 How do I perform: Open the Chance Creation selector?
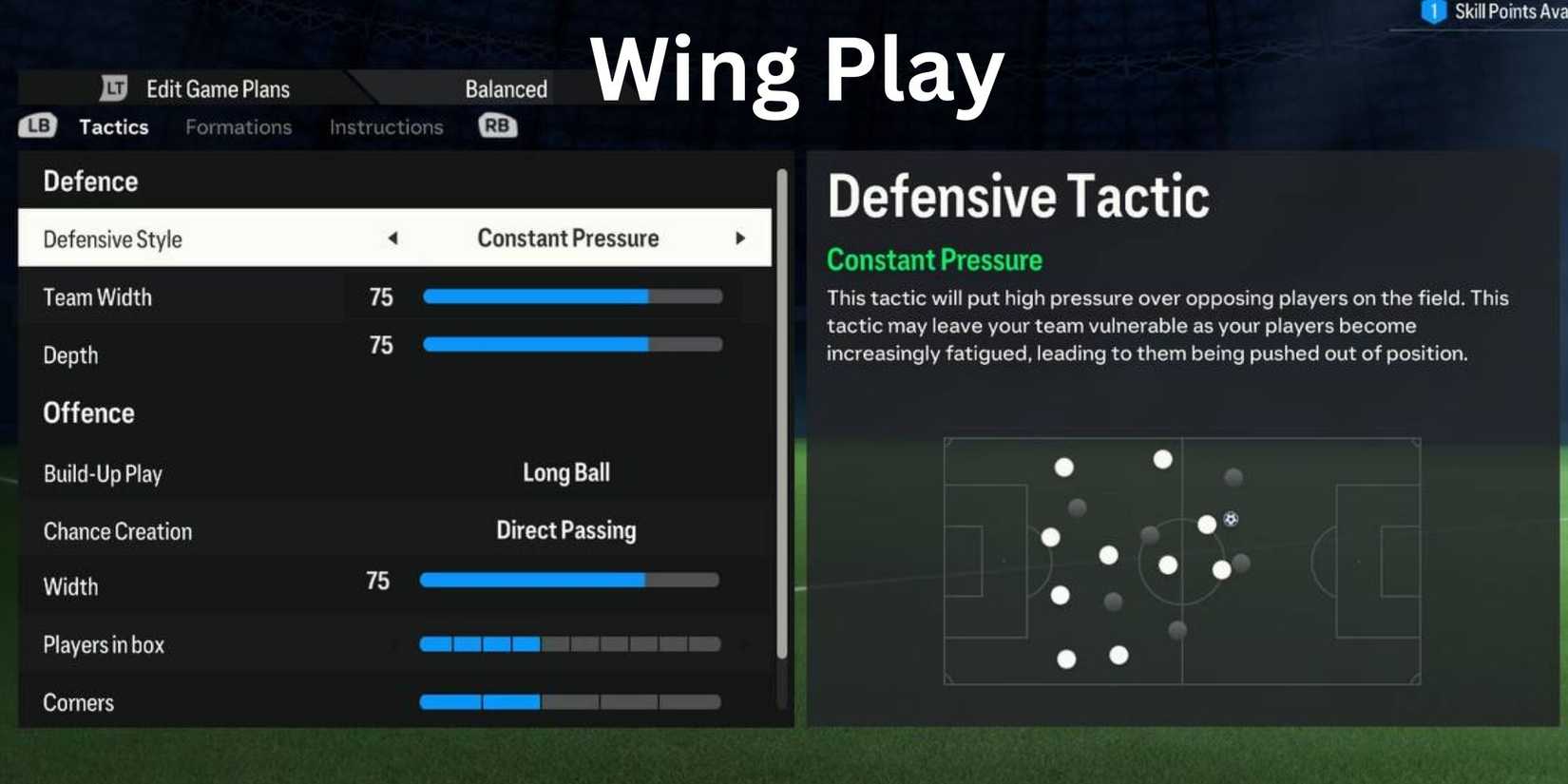tap(565, 530)
